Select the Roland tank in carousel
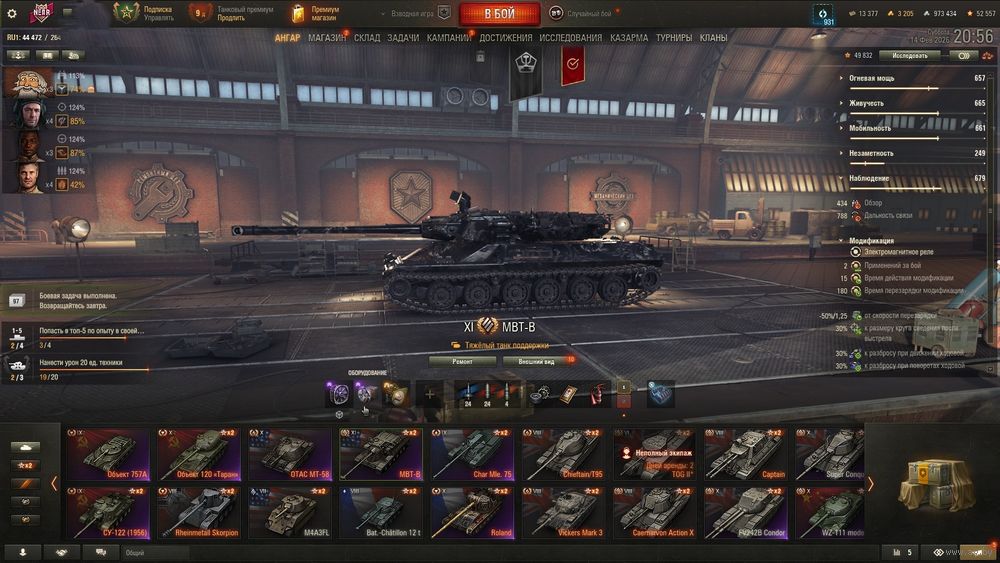1000x563 pixels. (474, 512)
